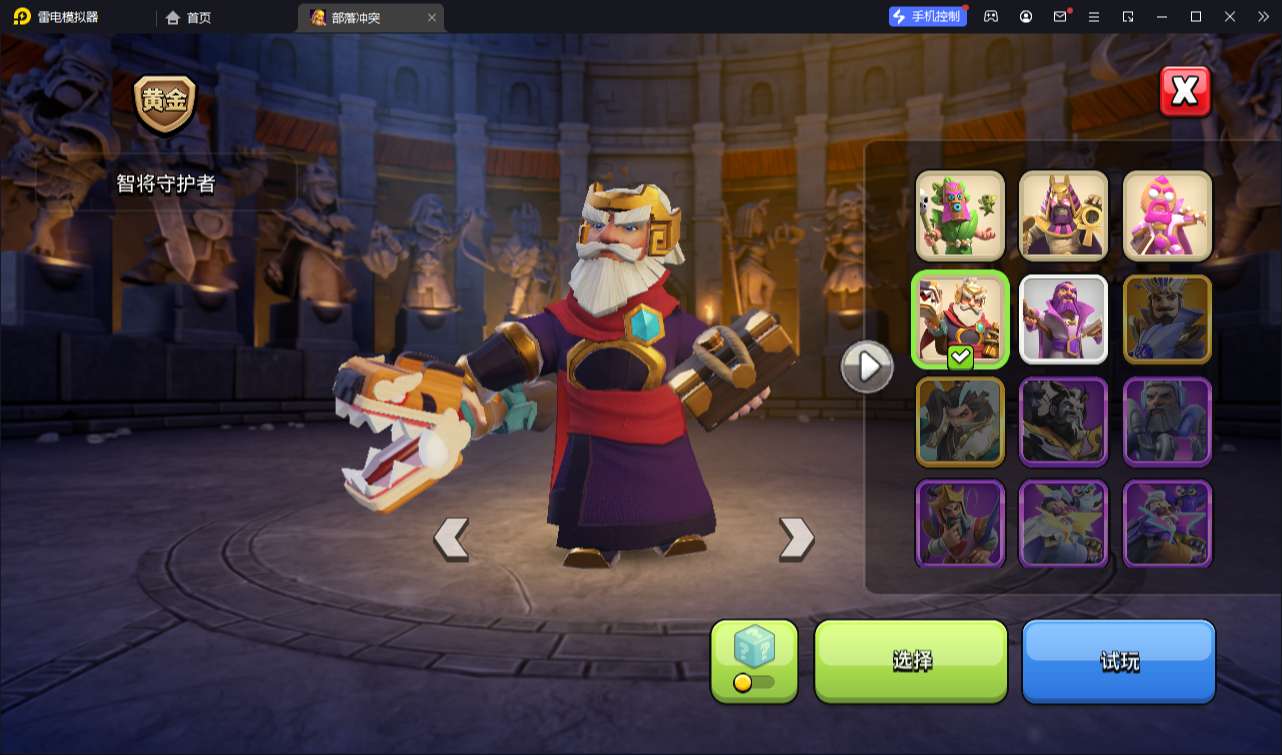Choose the default purple-robed warden skin
Image resolution: width=1282 pixels, height=755 pixels.
(1063, 319)
